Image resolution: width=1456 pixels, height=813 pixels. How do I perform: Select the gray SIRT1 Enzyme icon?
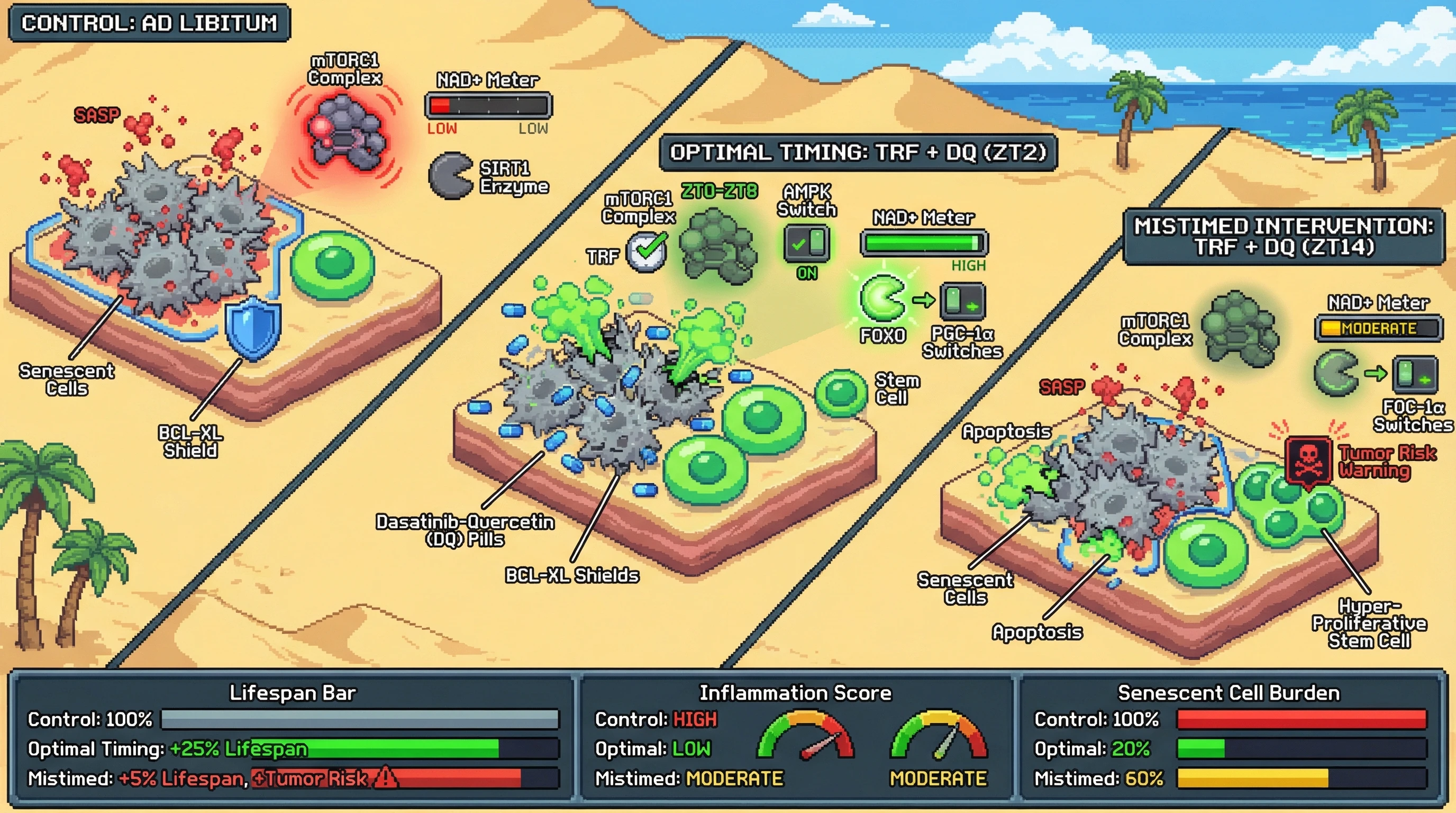[x=450, y=176]
